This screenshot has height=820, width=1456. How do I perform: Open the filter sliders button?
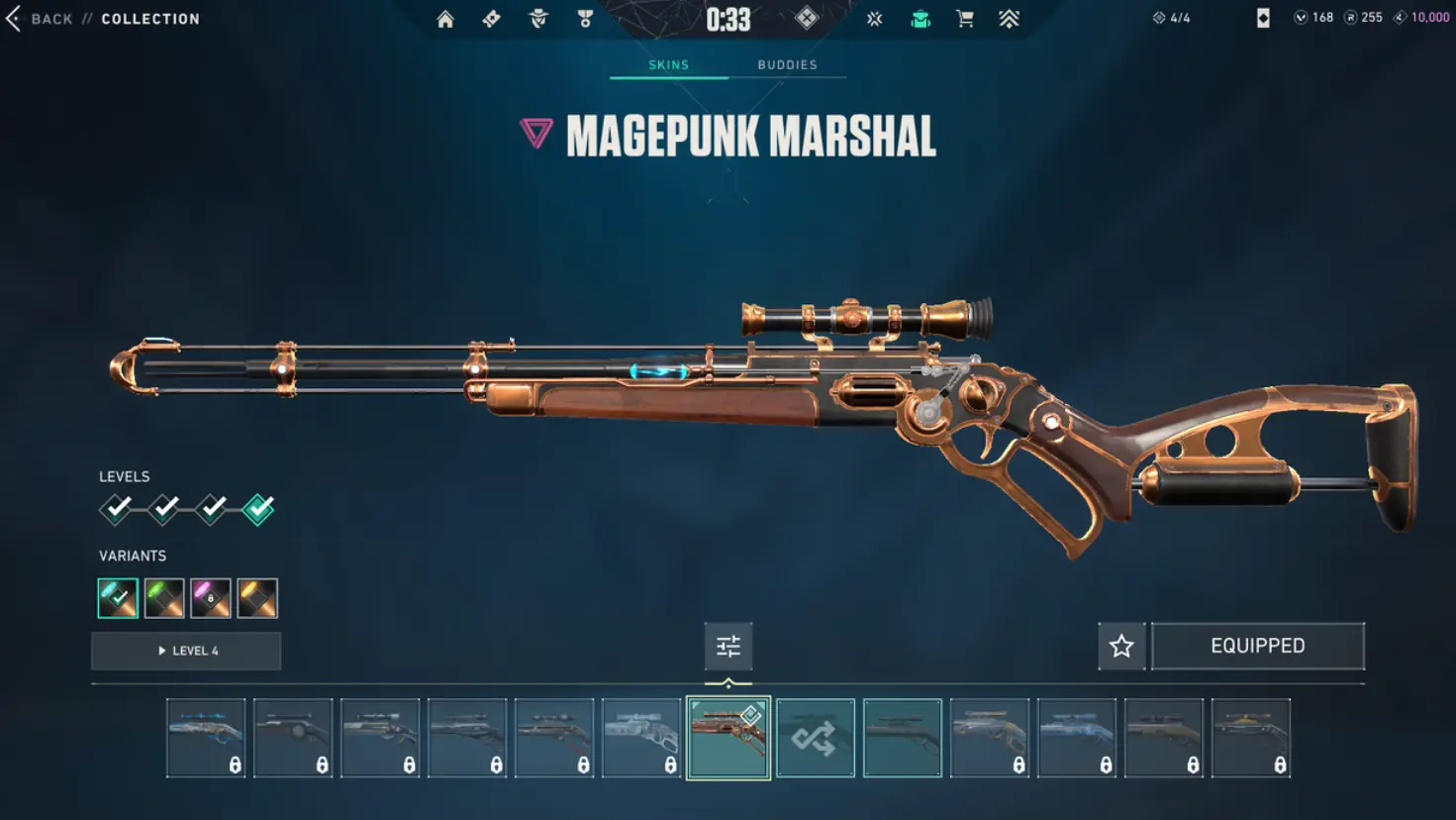[728, 647]
